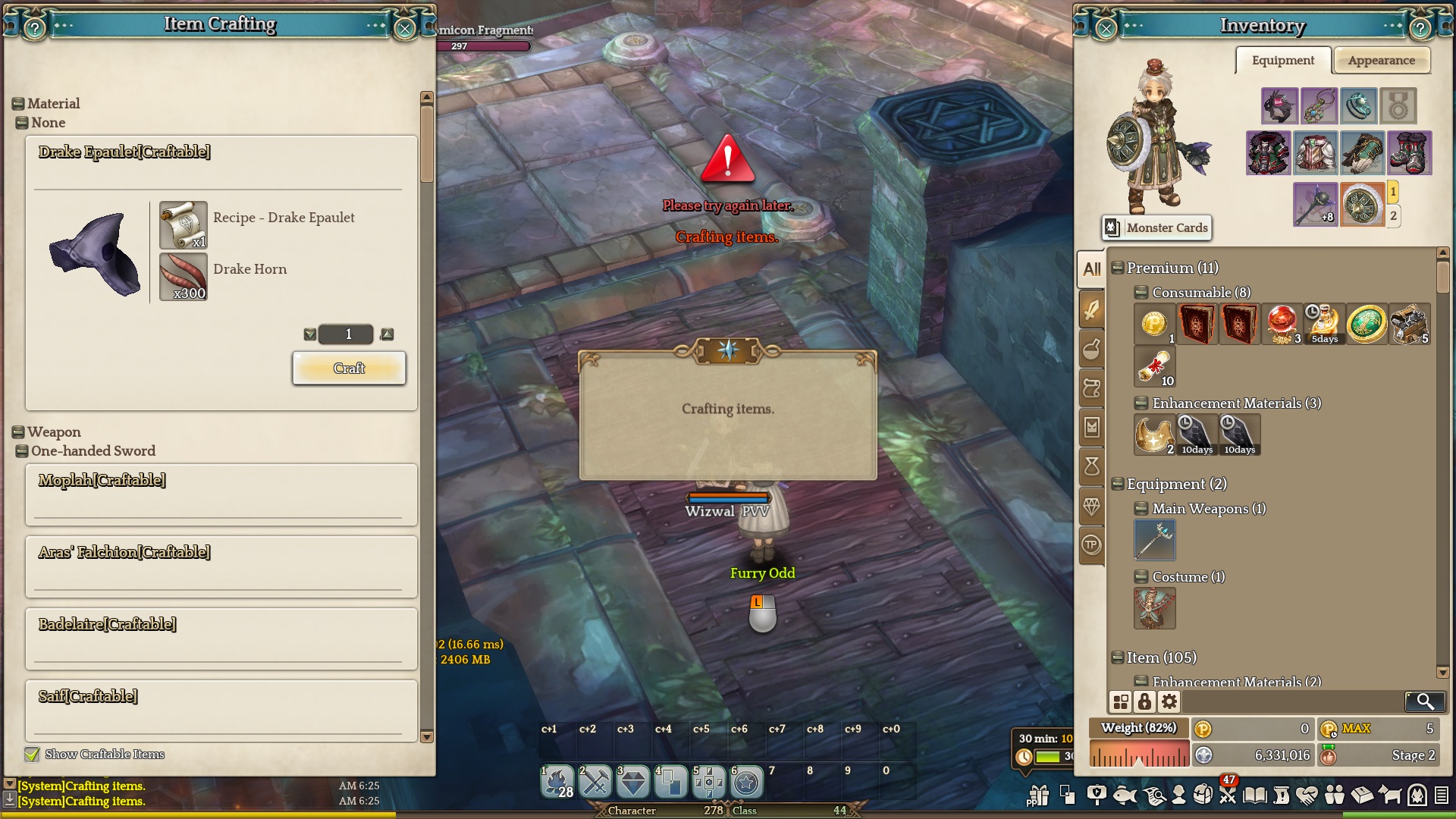Select the Recipe - Drake Epaulet material icon
Image resolution: width=1456 pixels, height=819 pixels.
point(184,225)
